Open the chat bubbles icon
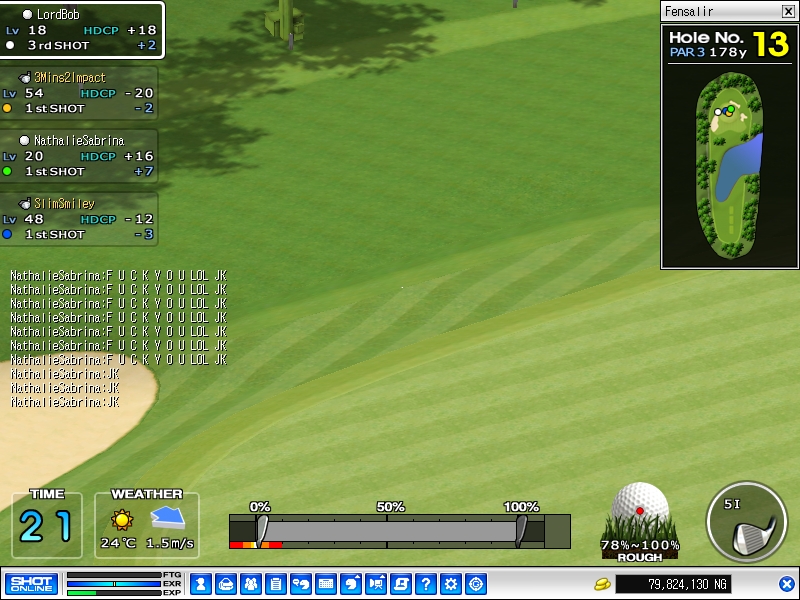Image resolution: width=800 pixels, height=600 pixels. coord(300,584)
